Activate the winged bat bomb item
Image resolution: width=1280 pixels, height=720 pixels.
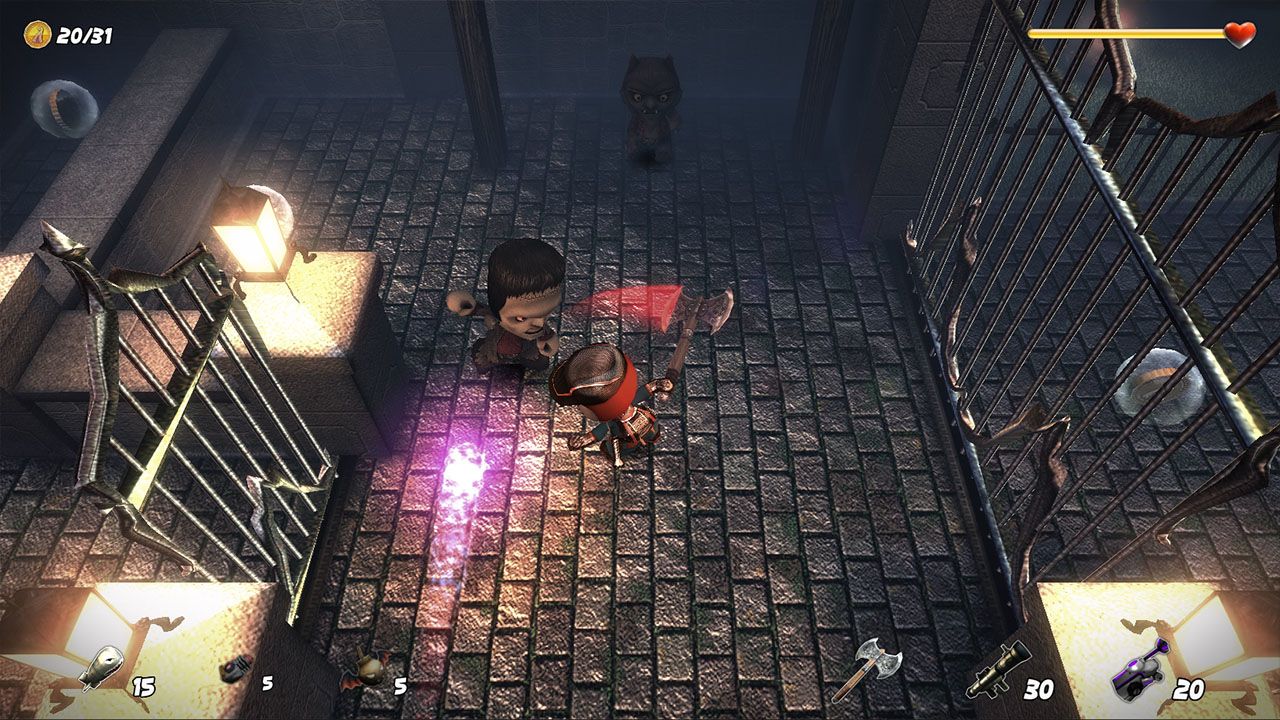tap(364, 672)
